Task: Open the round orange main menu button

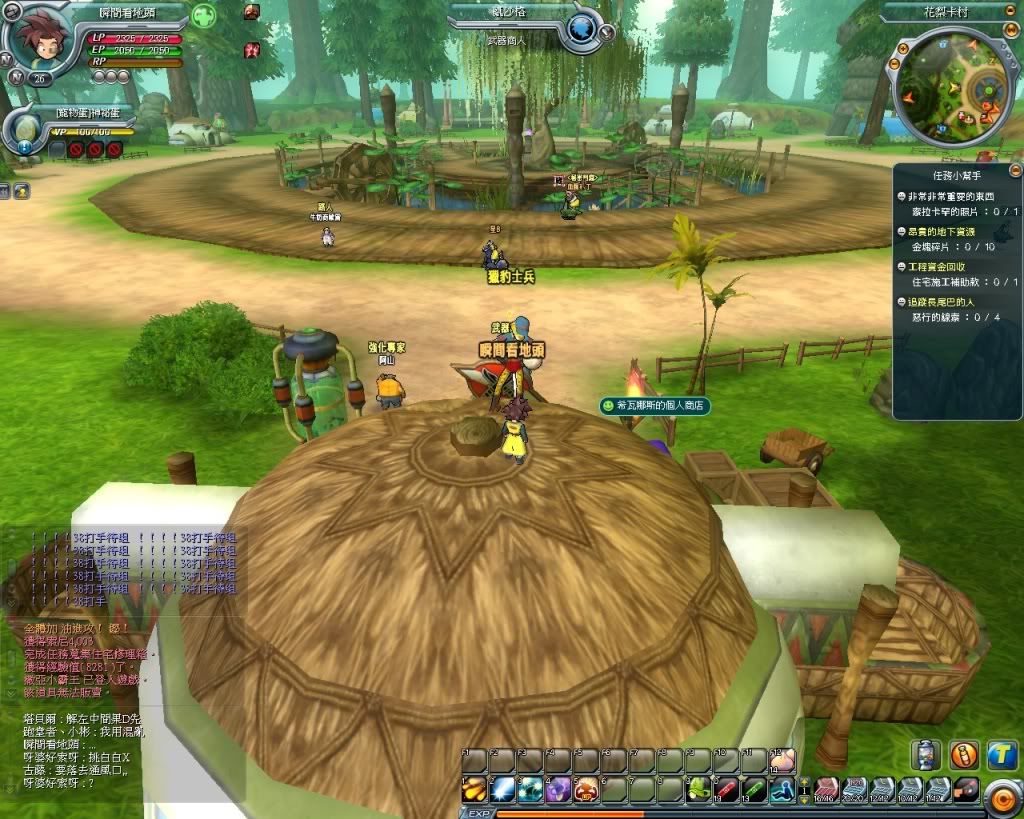Action: [x=1001, y=797]
